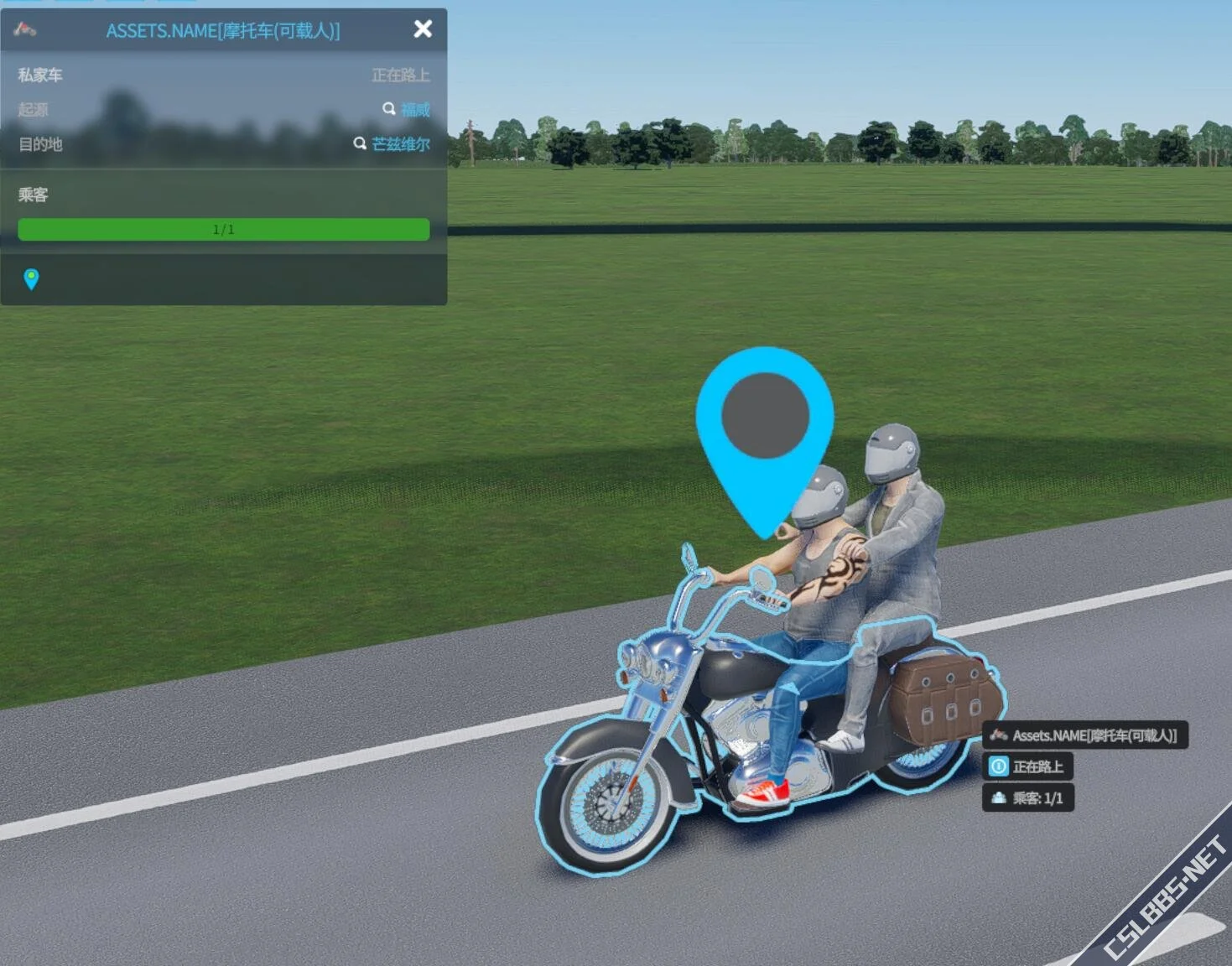Jump to destination 芒兹维尔
This screenshot has height=966, width=1232.
click(400, 144)
